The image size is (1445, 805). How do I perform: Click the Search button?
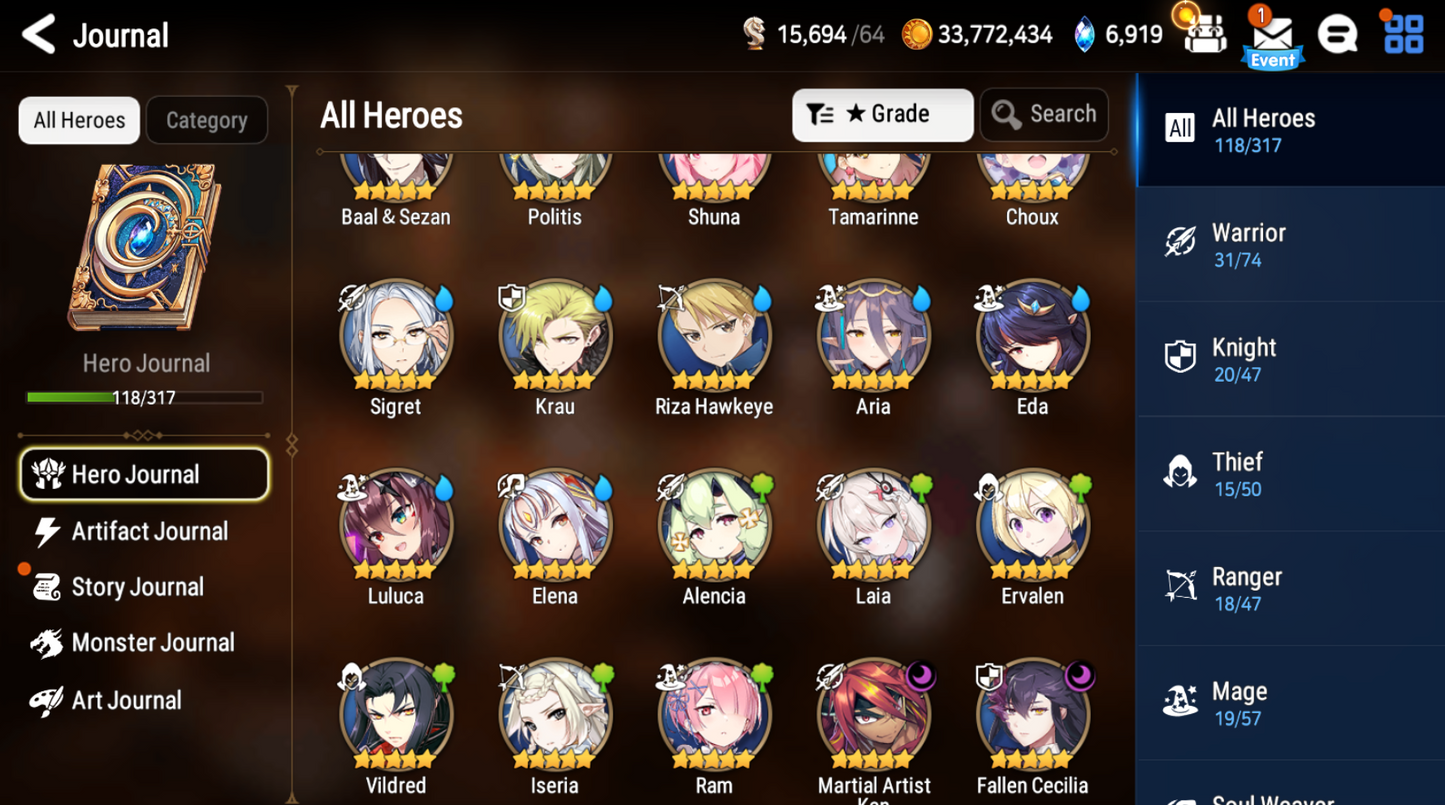[1043, 114]
